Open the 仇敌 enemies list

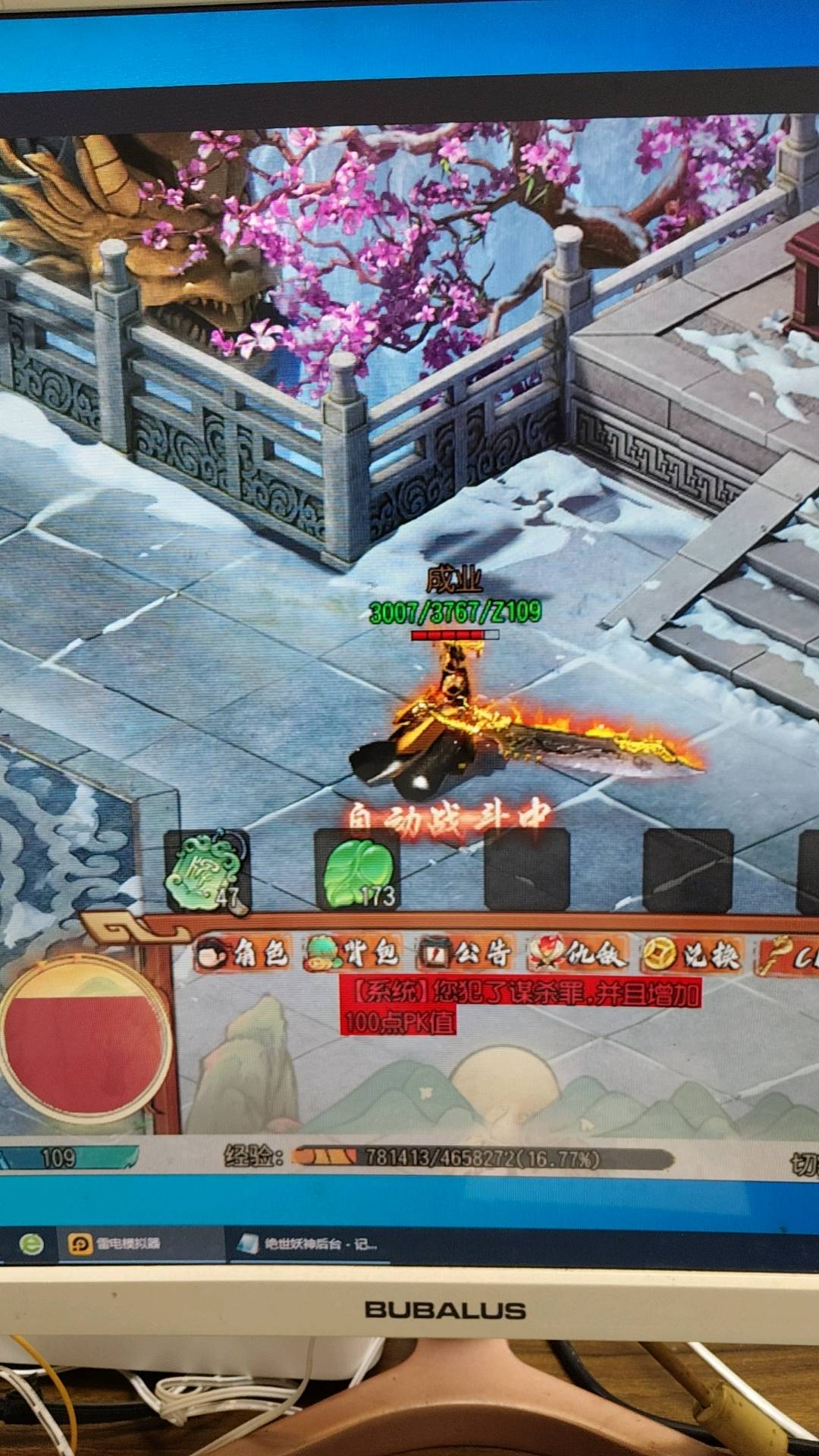point(578,955)
